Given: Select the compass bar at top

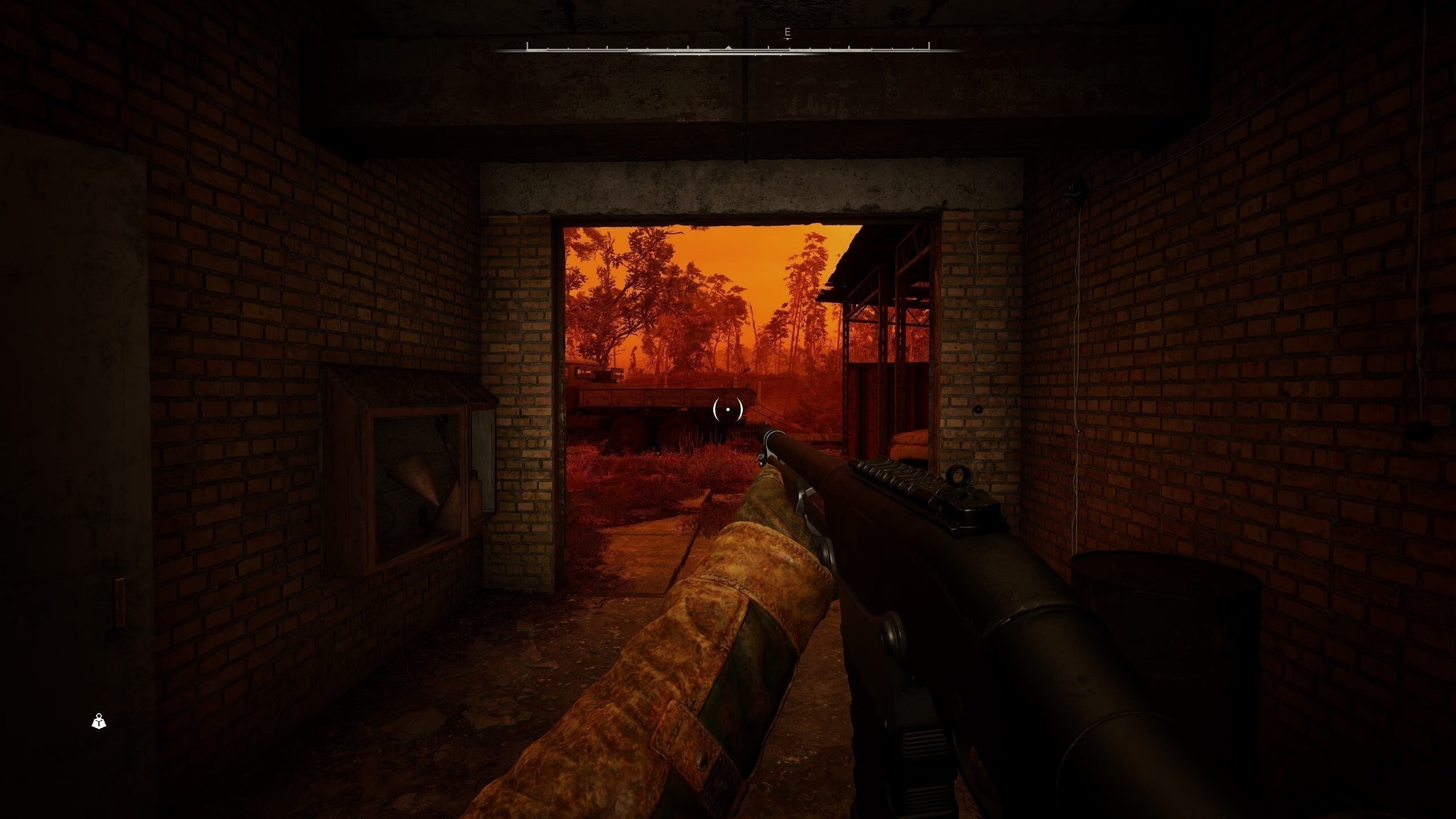Looking at the screenshot, I should tap(727, 49).
